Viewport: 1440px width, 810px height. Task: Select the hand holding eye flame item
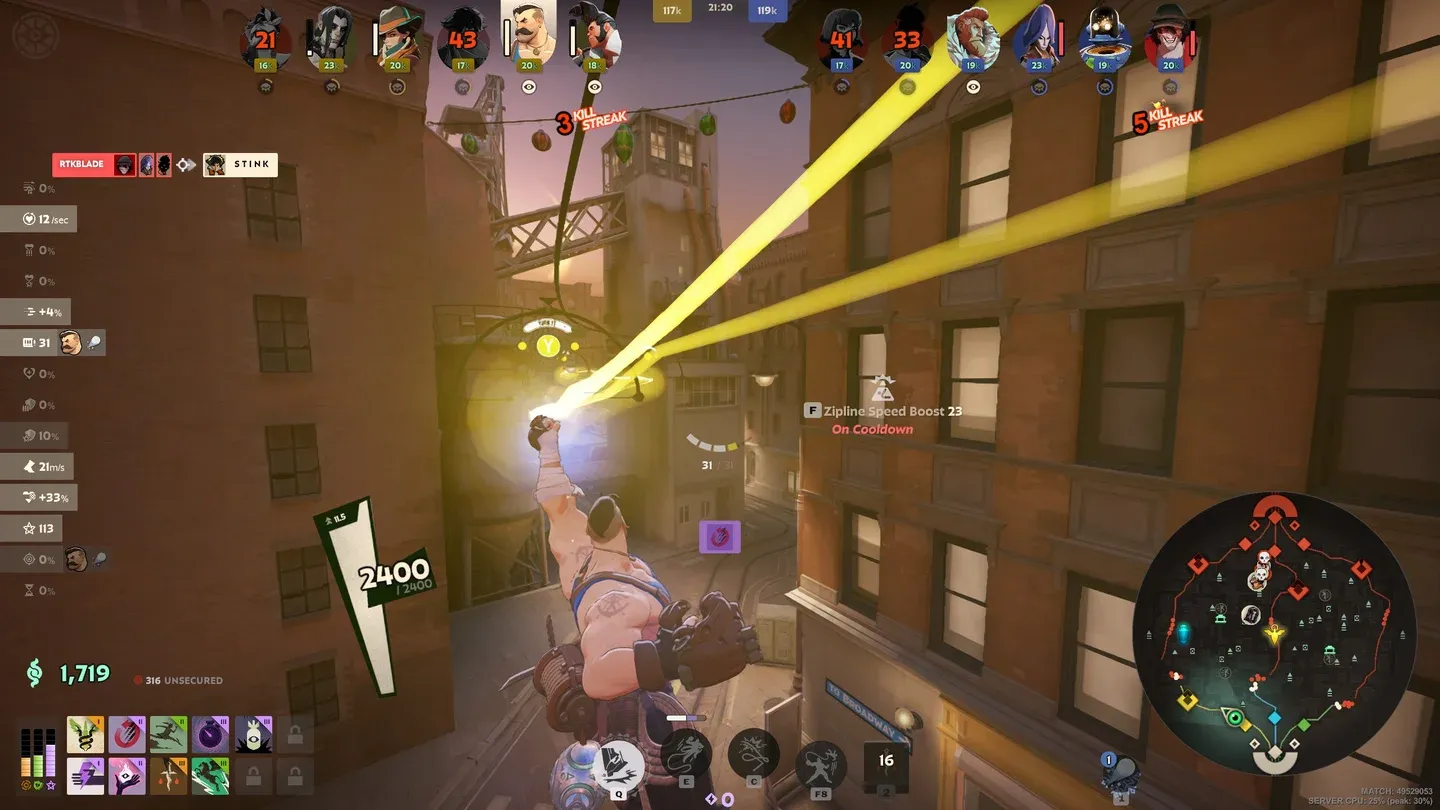point(127,775)
